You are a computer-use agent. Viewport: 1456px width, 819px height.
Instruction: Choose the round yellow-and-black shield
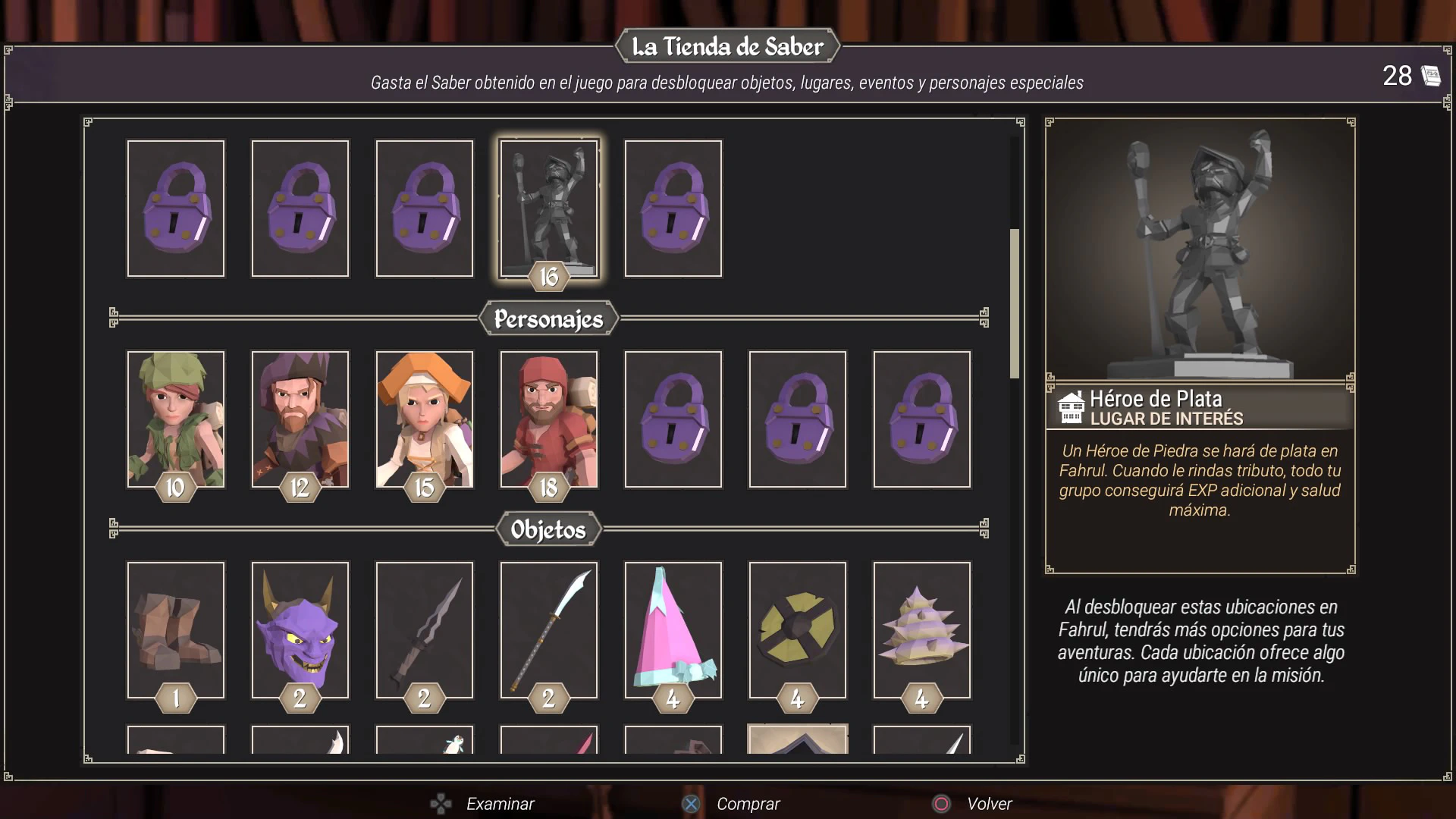tap(797, 629)
